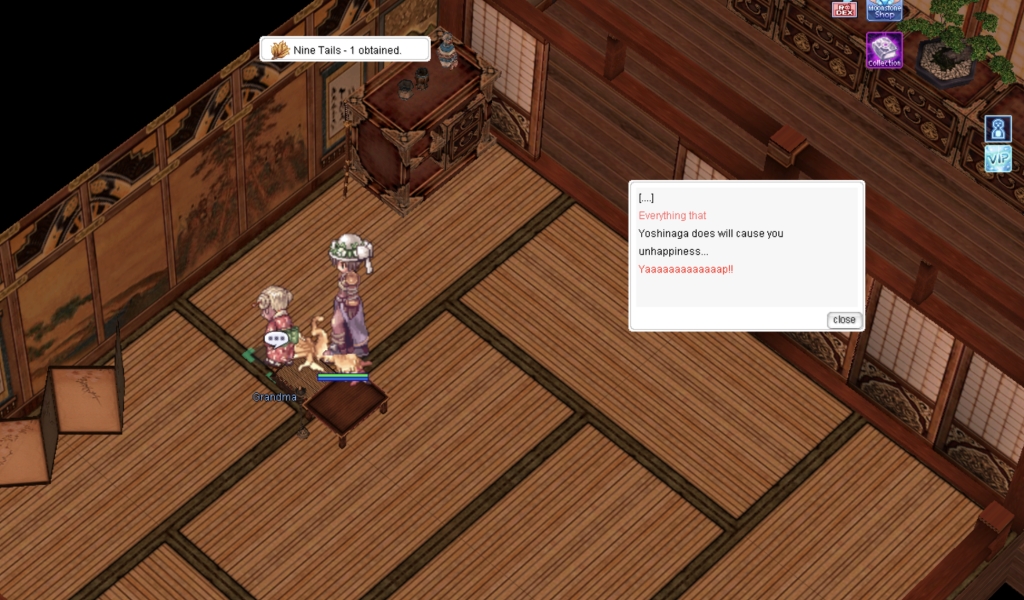Click the blue character figure icon
The image size is (1024, 600).
click(x=998, y=129)
